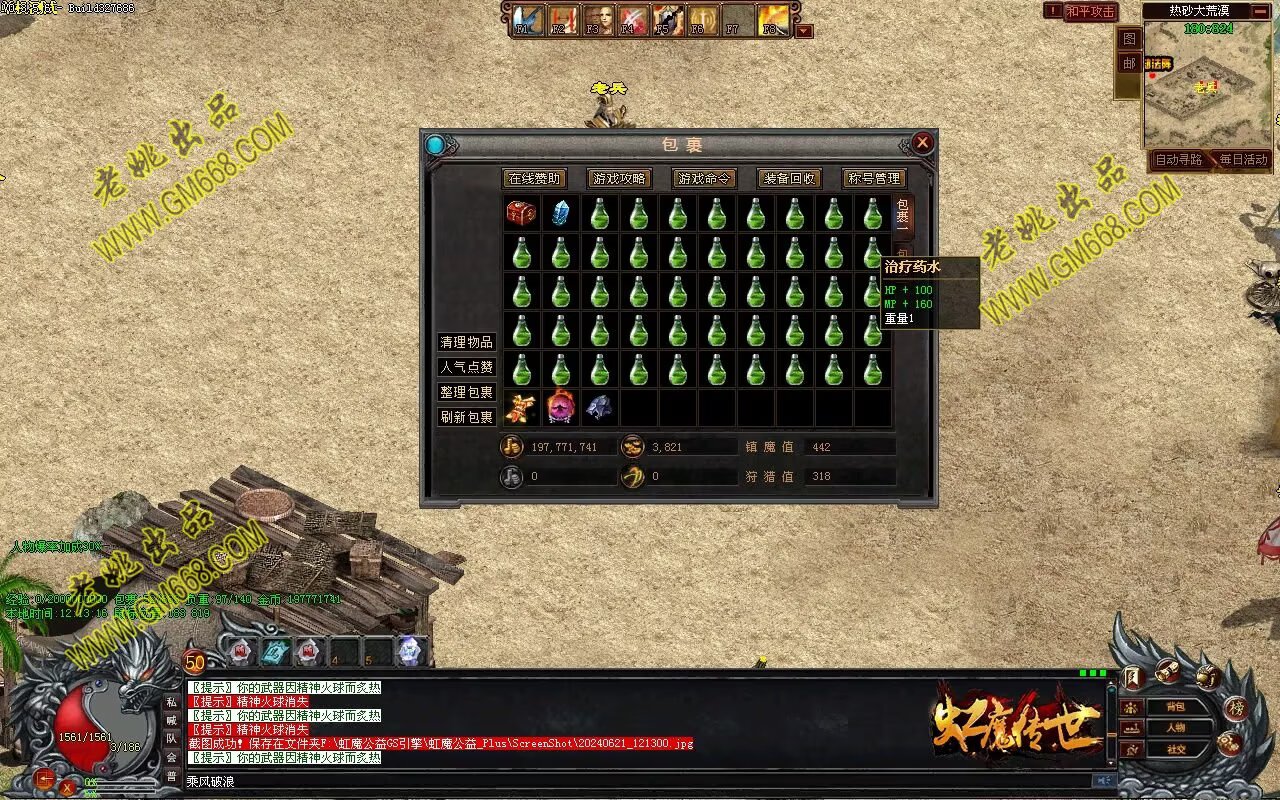
Task: Open the 邮 mail button
Action: point(1128,63)
